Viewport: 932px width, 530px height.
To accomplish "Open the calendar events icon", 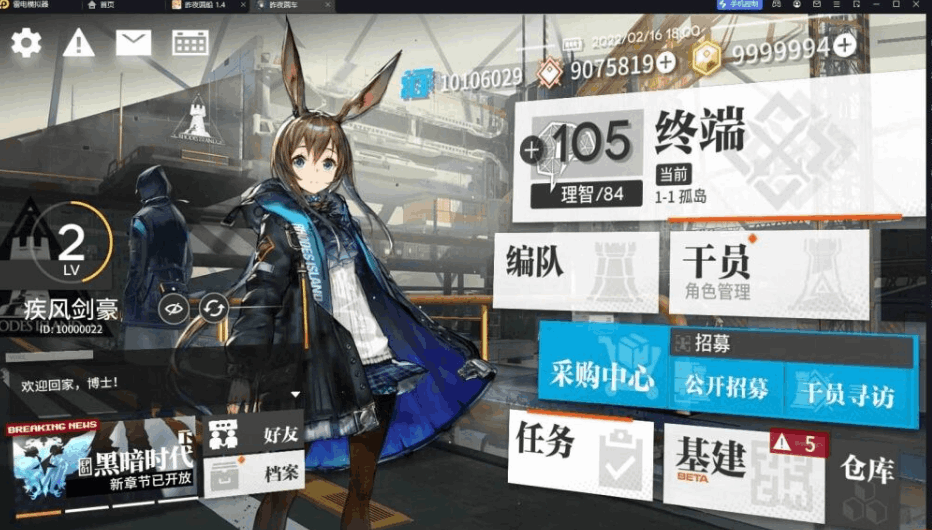I will point(190,43).
